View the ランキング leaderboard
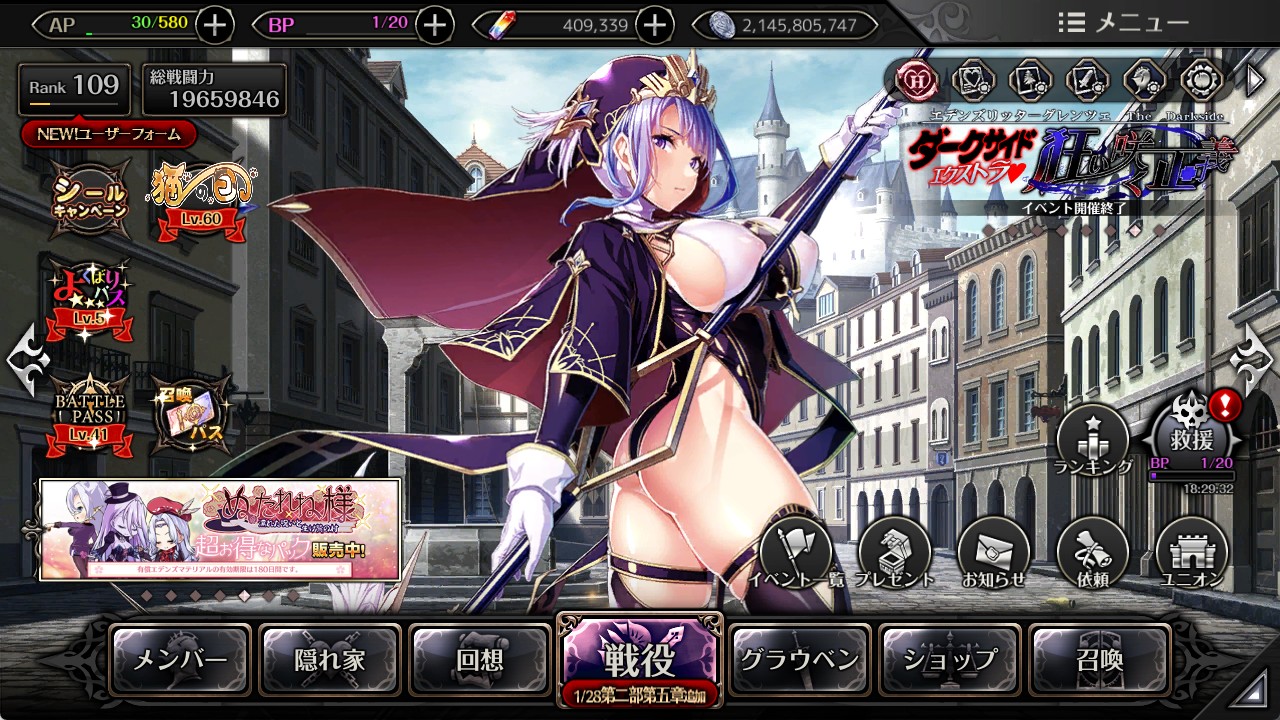Viewport: 1280px width, 720px height. pos(1093,440)
